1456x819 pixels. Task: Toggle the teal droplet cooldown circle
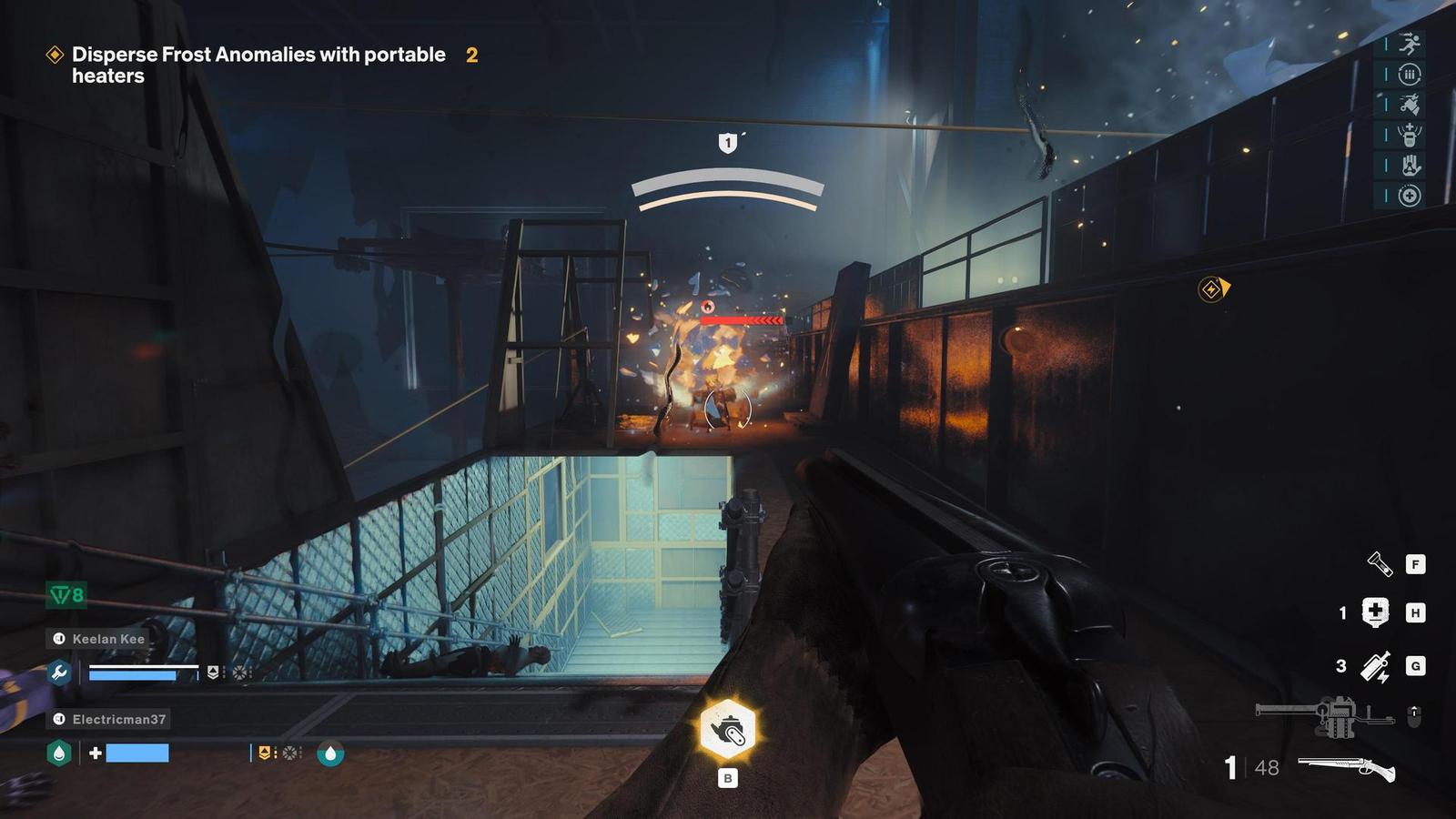click(x=329, y=754)
